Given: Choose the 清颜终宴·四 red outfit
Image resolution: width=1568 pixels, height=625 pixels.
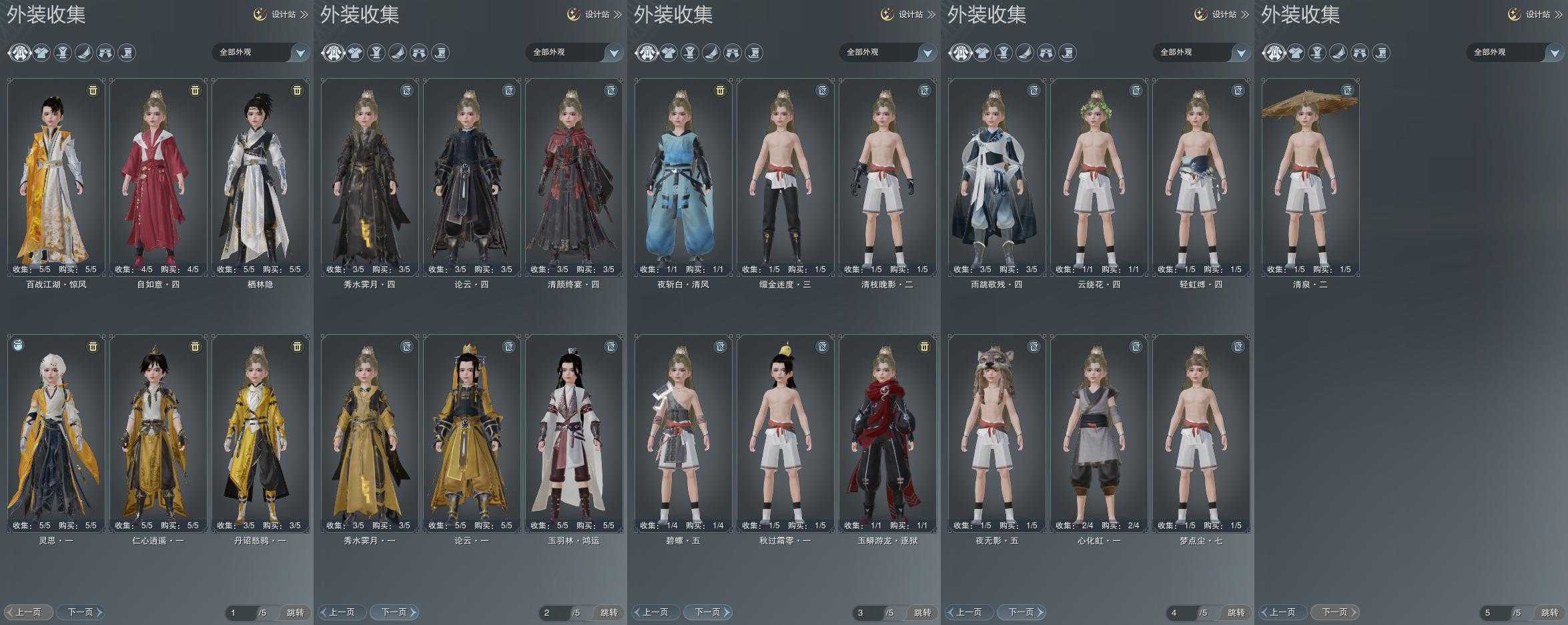Looking at the screenshot, I should 574,177.
